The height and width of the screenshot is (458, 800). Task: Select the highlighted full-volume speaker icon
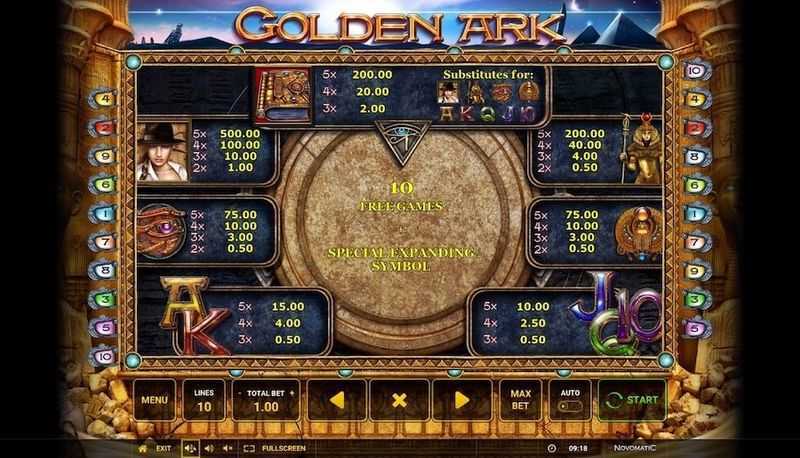[x=190, y=448]
